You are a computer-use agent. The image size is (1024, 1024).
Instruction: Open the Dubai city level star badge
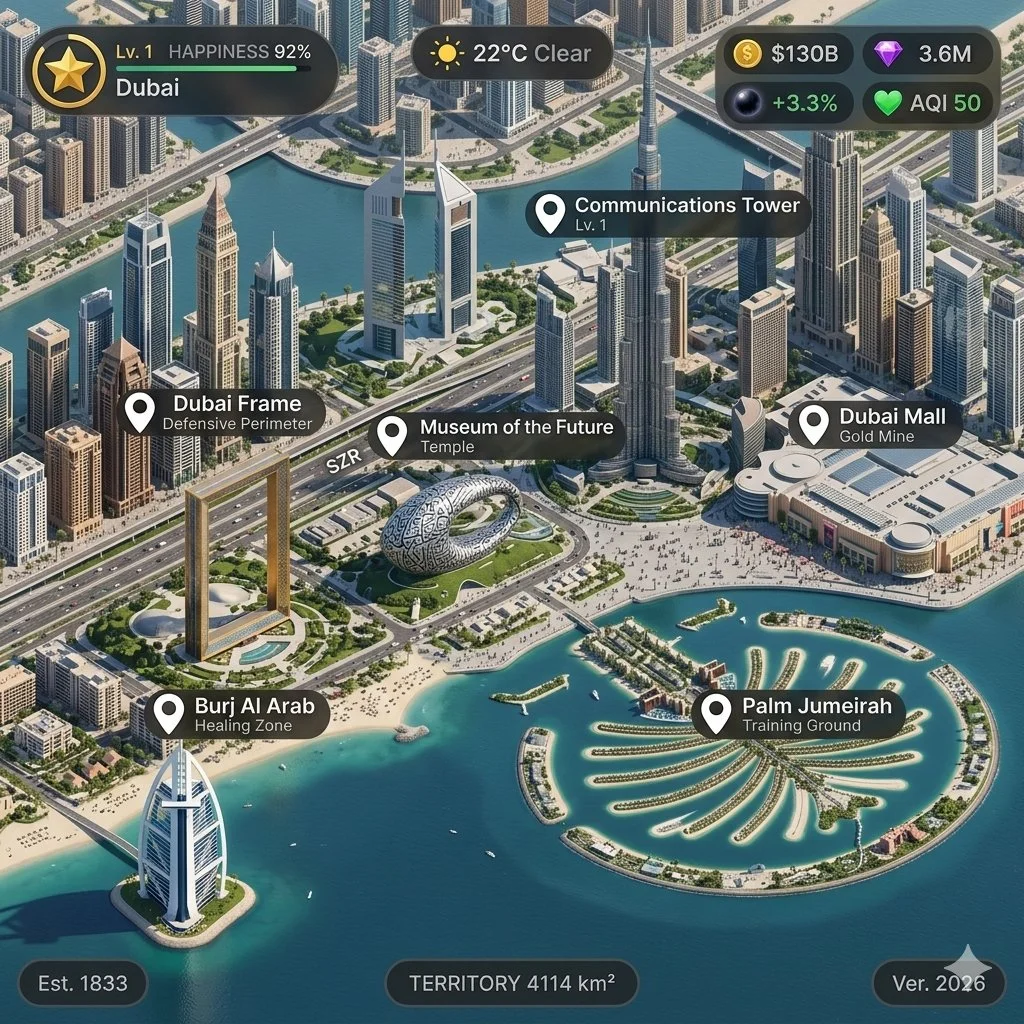(x=69, y=71)
